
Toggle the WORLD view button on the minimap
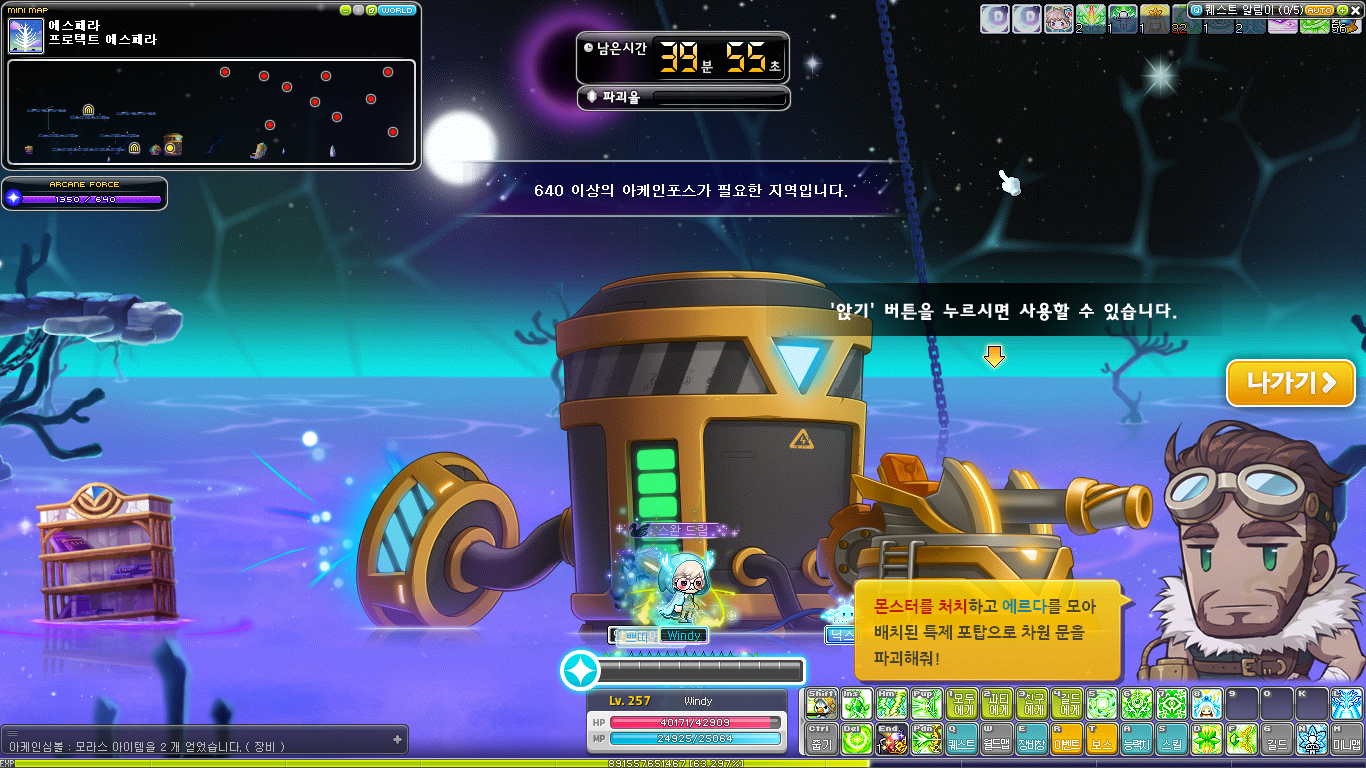coord(398,9)
